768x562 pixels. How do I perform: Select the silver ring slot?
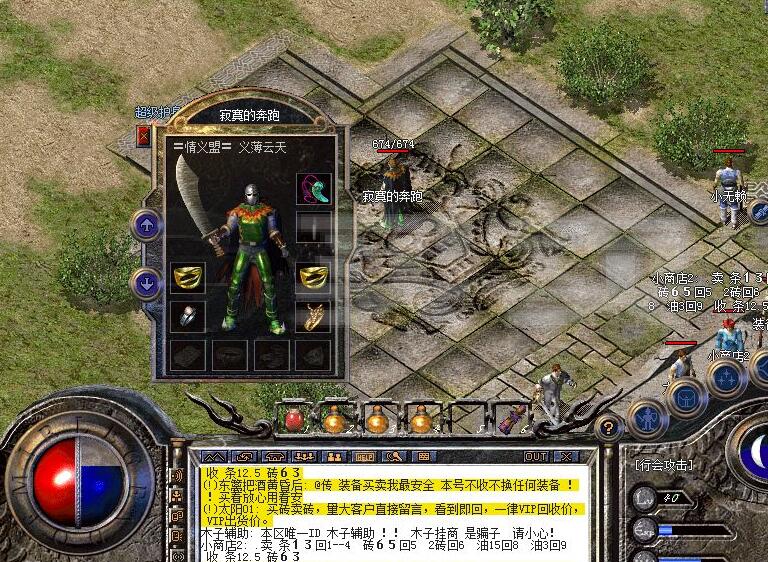(x=187, y=316)
